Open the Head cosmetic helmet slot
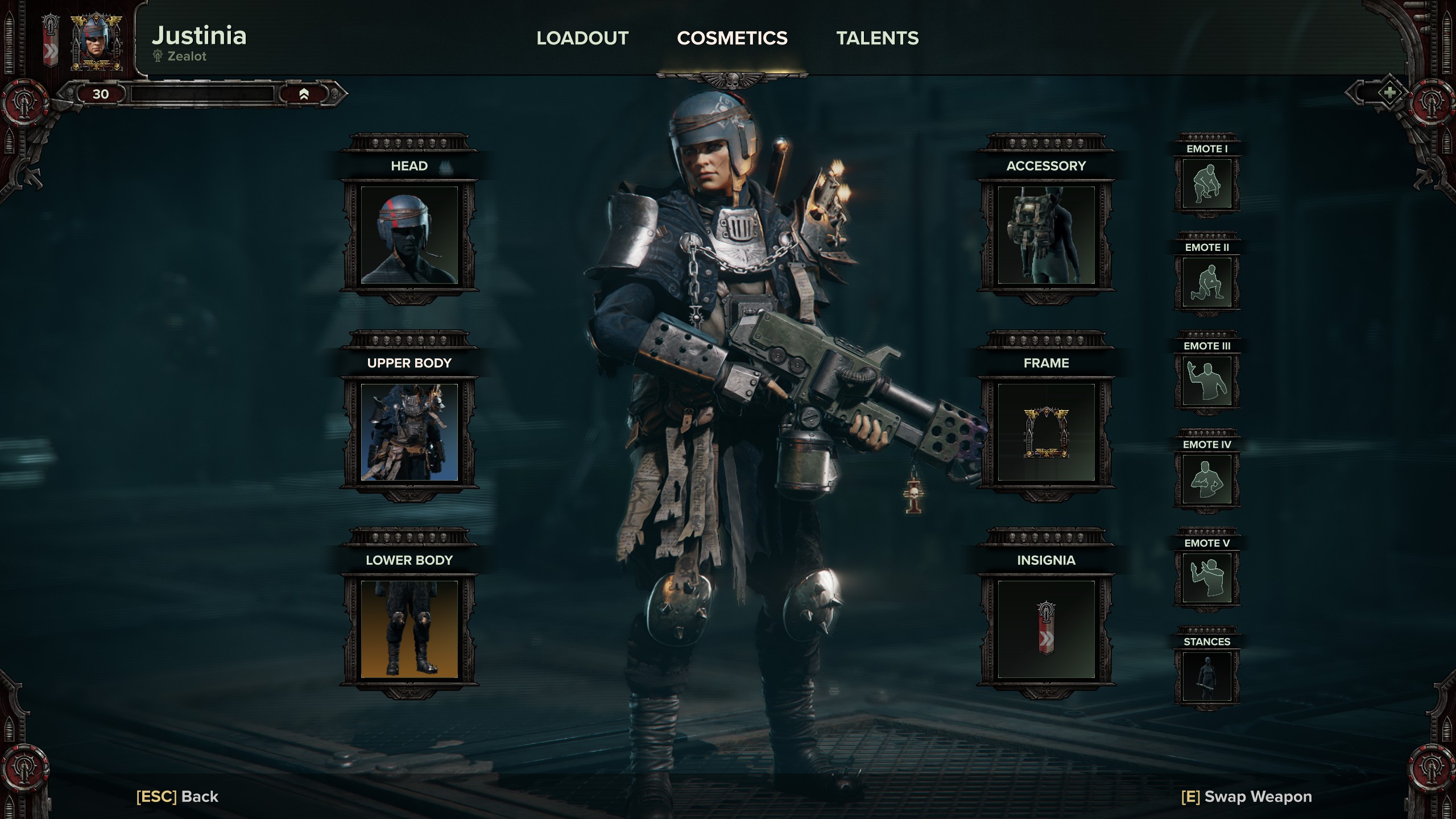Viewport: 1456px width, 819px height. (x=409, y=235)
